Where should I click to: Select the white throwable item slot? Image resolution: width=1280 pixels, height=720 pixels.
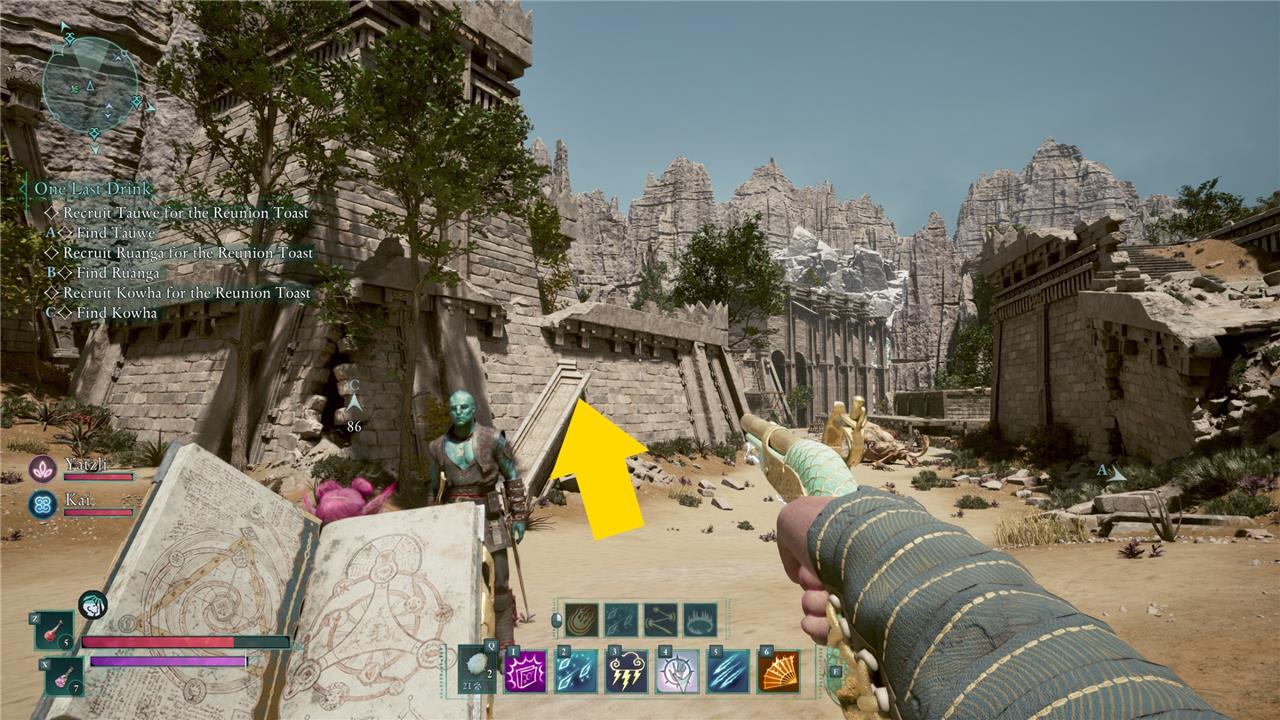tap(477, 669)
